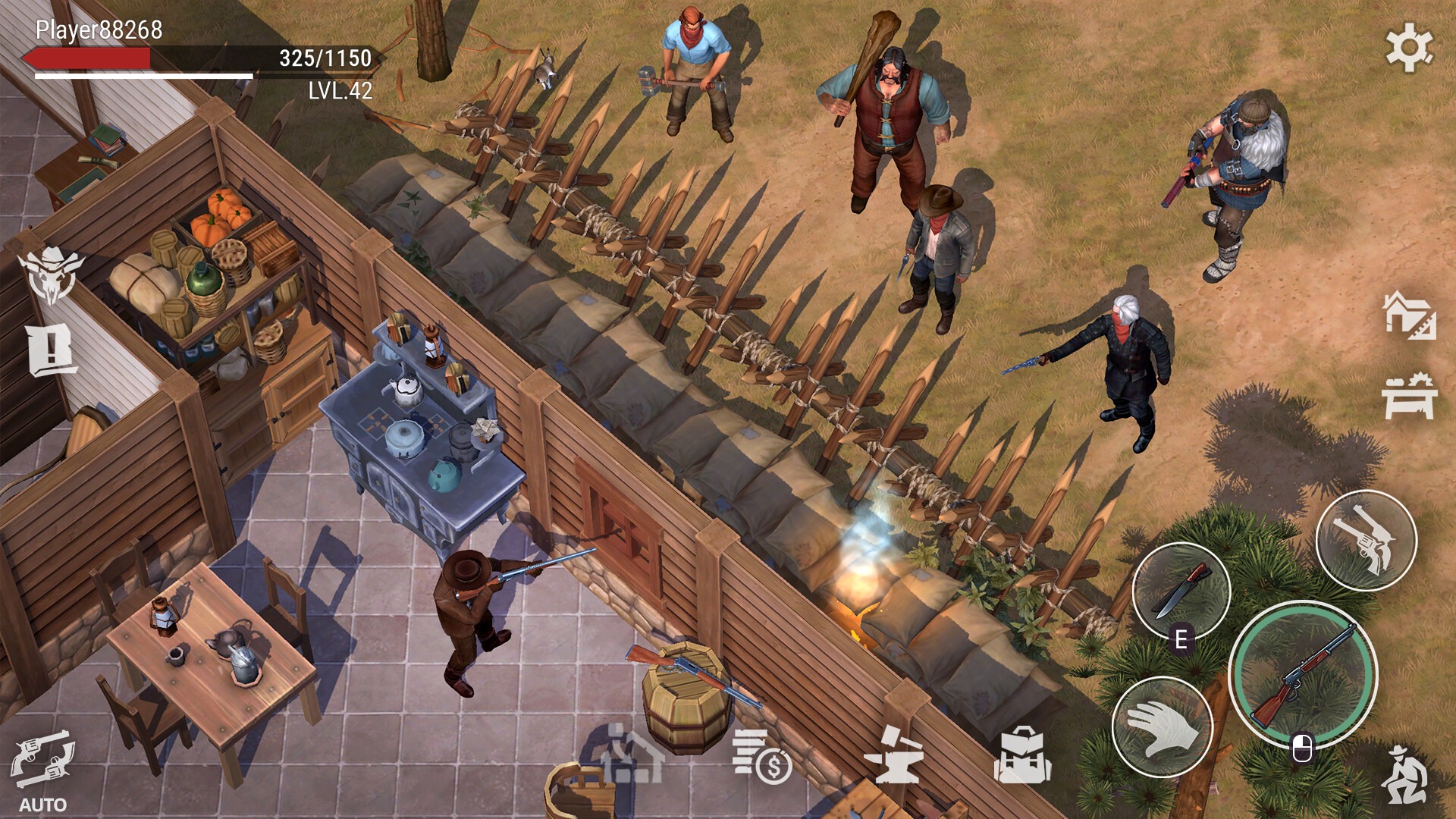The image size is (1456, 819).
Task: Open the bull skull bandit emblem menu
Action: (50, 275)
